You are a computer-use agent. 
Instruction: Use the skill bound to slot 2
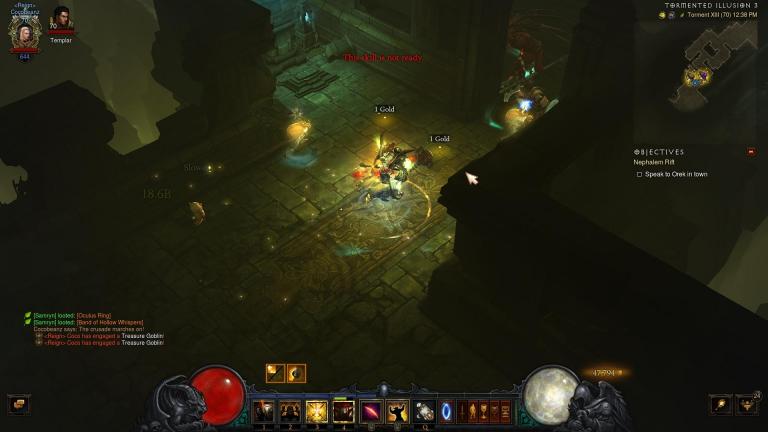pos(290,410)
